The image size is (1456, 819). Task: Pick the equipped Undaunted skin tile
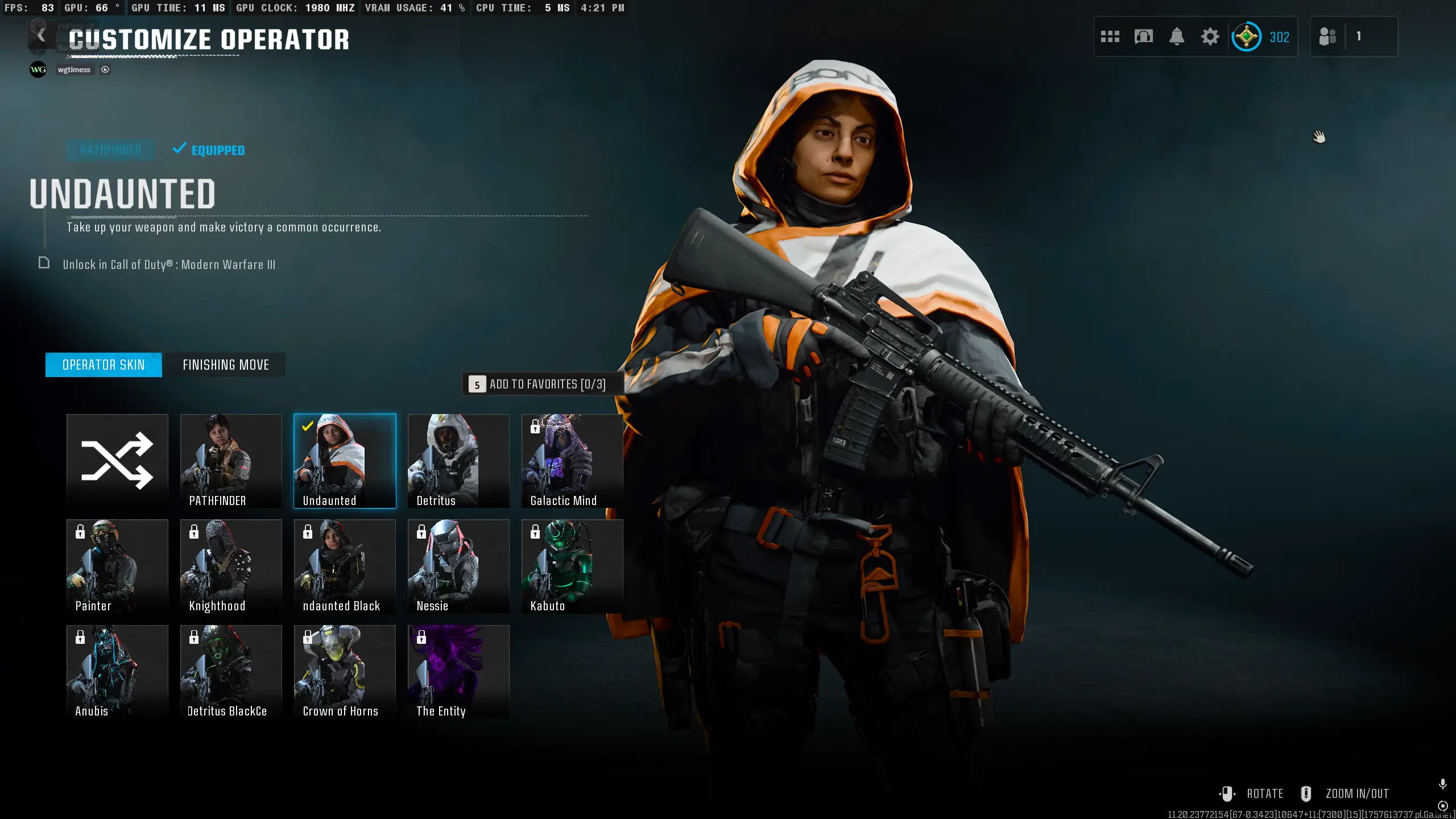[345, 461]
